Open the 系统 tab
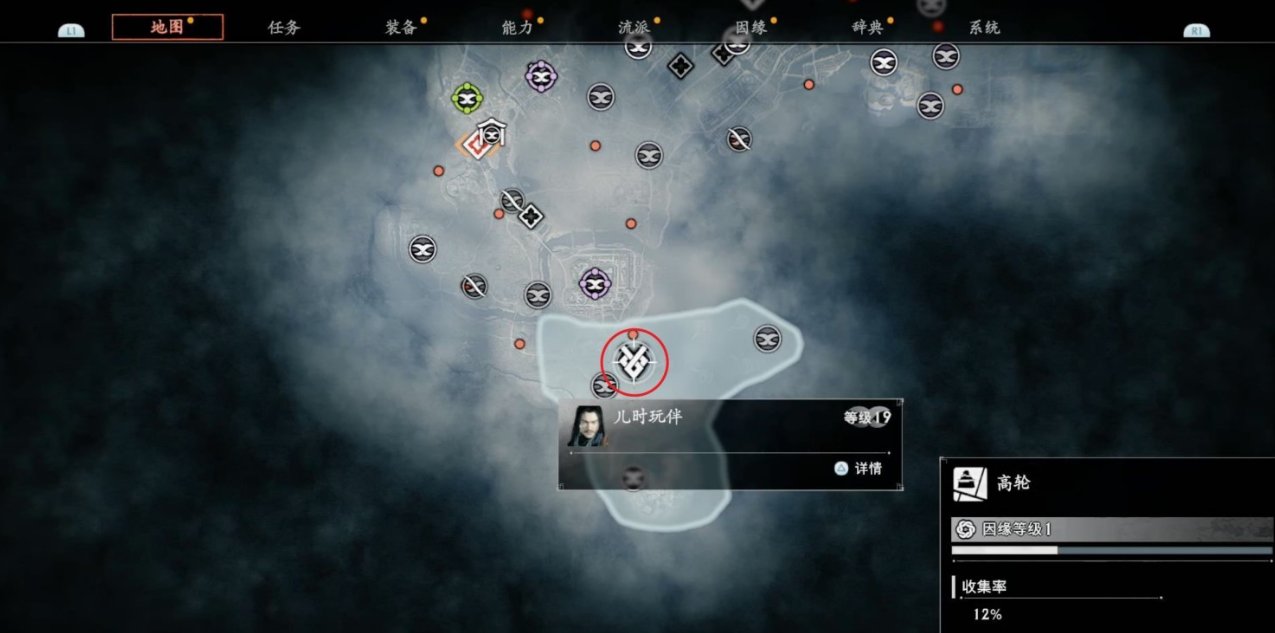1275x633 pixels. [x=984, y=27]
